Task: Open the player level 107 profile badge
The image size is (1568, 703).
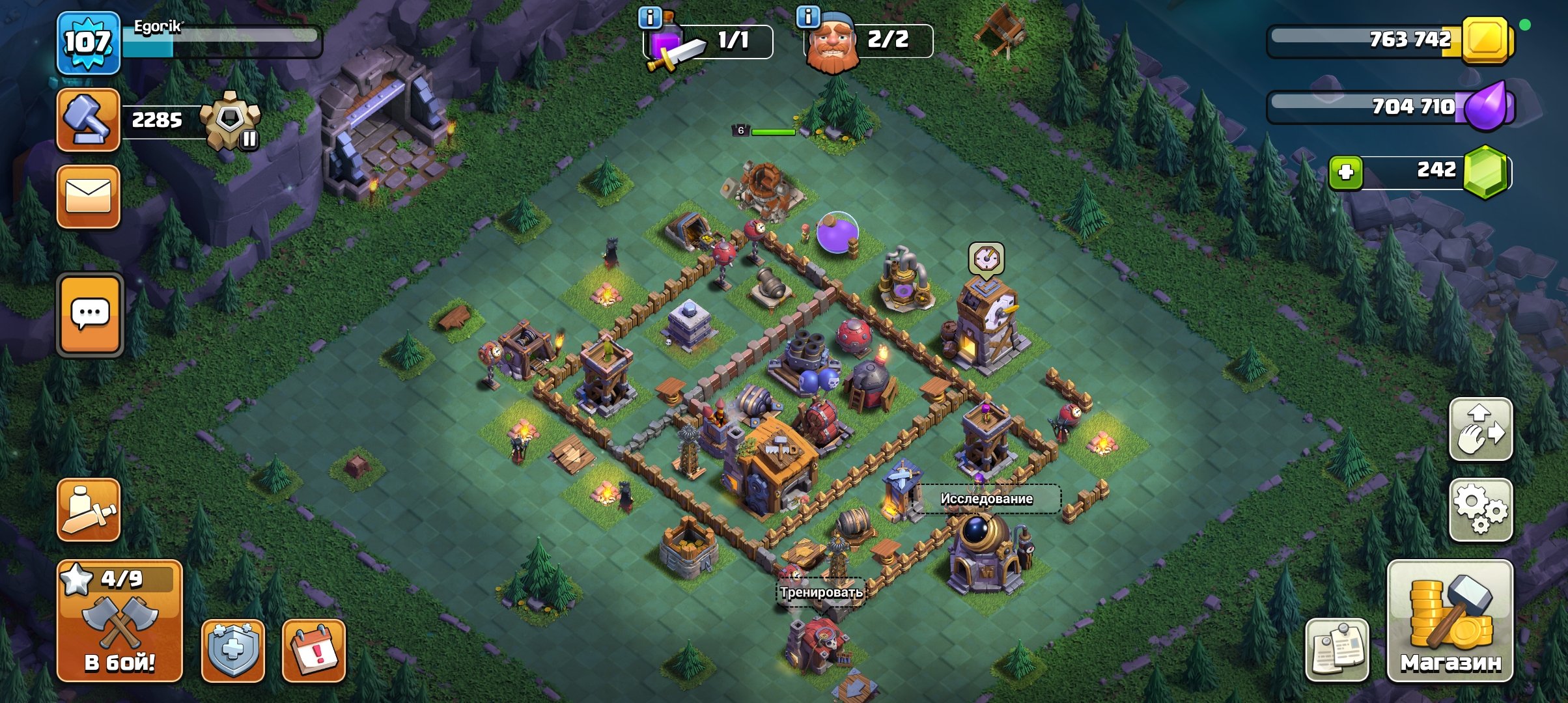Action: [x=88, y=43]
